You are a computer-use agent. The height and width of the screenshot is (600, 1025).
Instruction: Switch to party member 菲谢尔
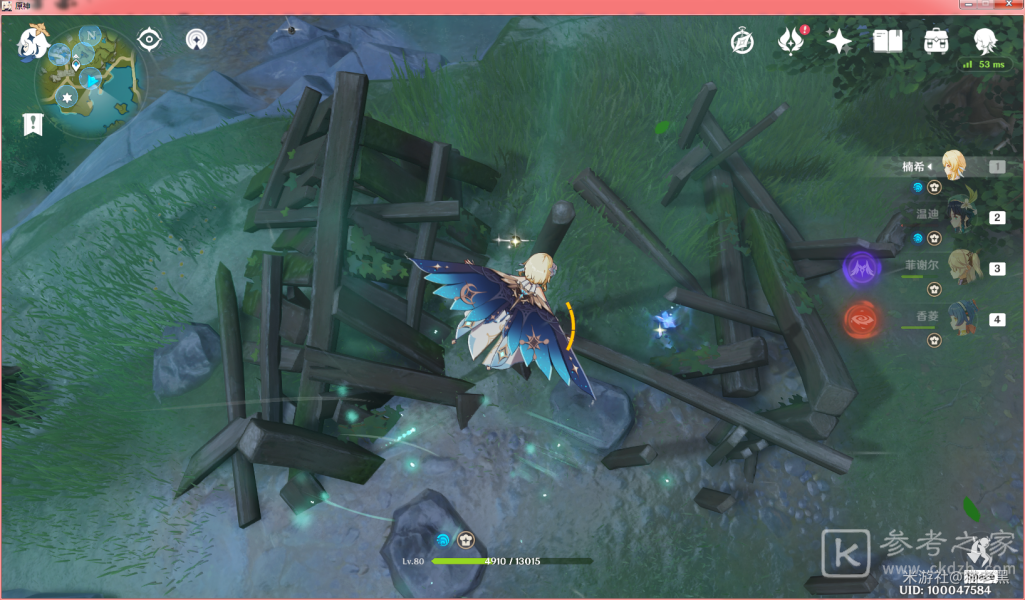pos(962,267)
